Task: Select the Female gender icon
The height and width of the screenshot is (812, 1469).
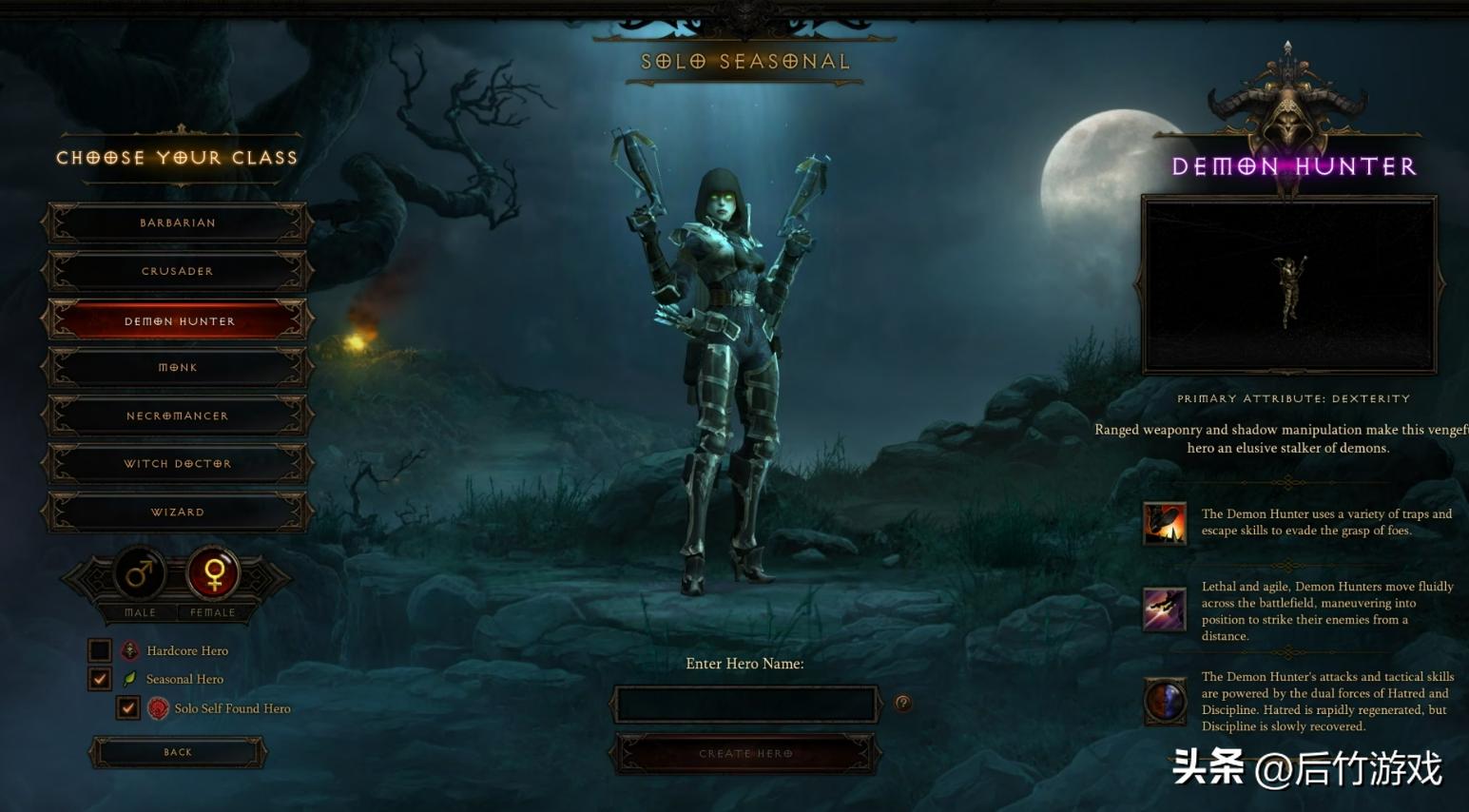Action: click(213, 573)
